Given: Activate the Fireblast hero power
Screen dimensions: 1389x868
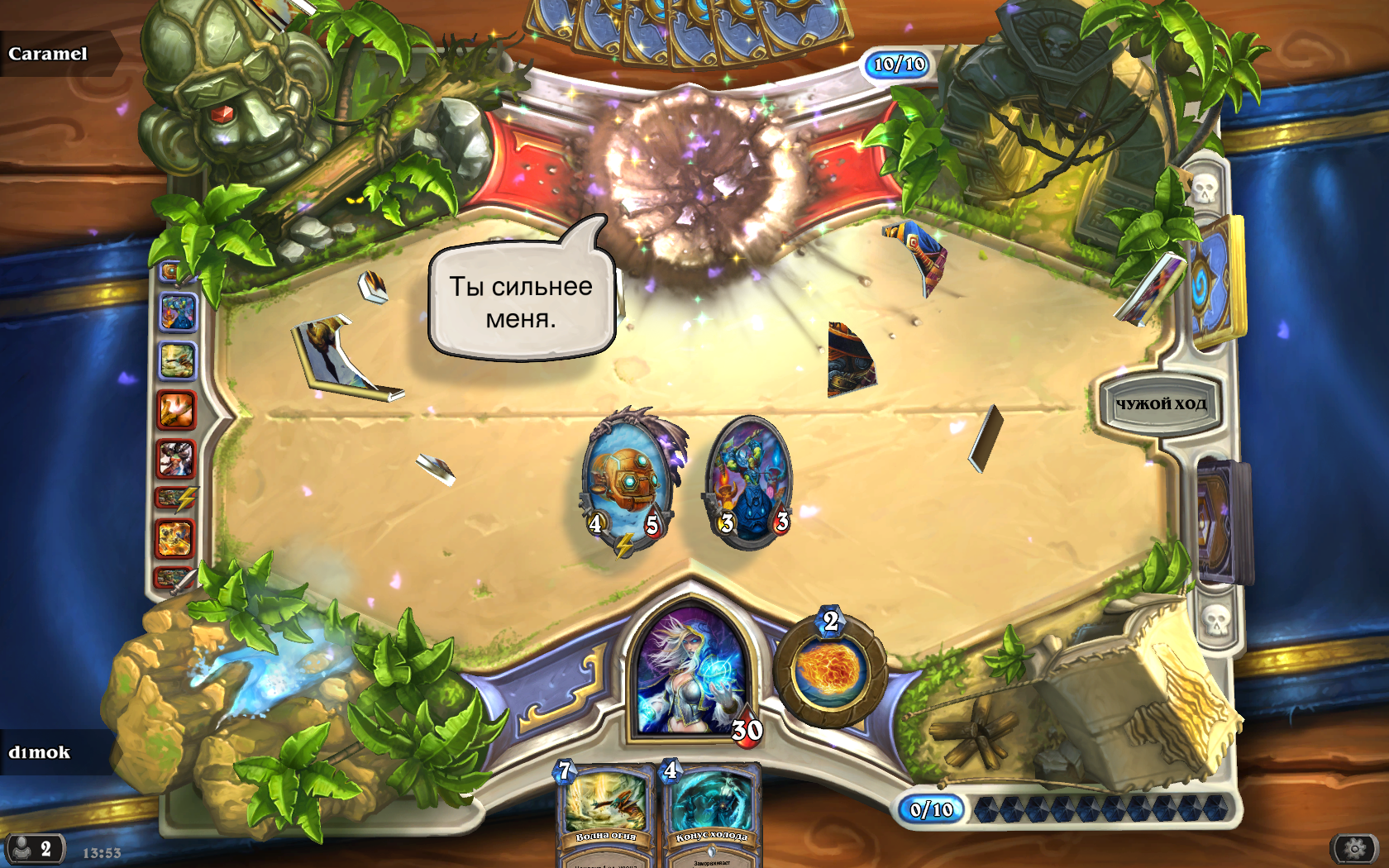Looking at the screenshot, I should tap(829, 668).
